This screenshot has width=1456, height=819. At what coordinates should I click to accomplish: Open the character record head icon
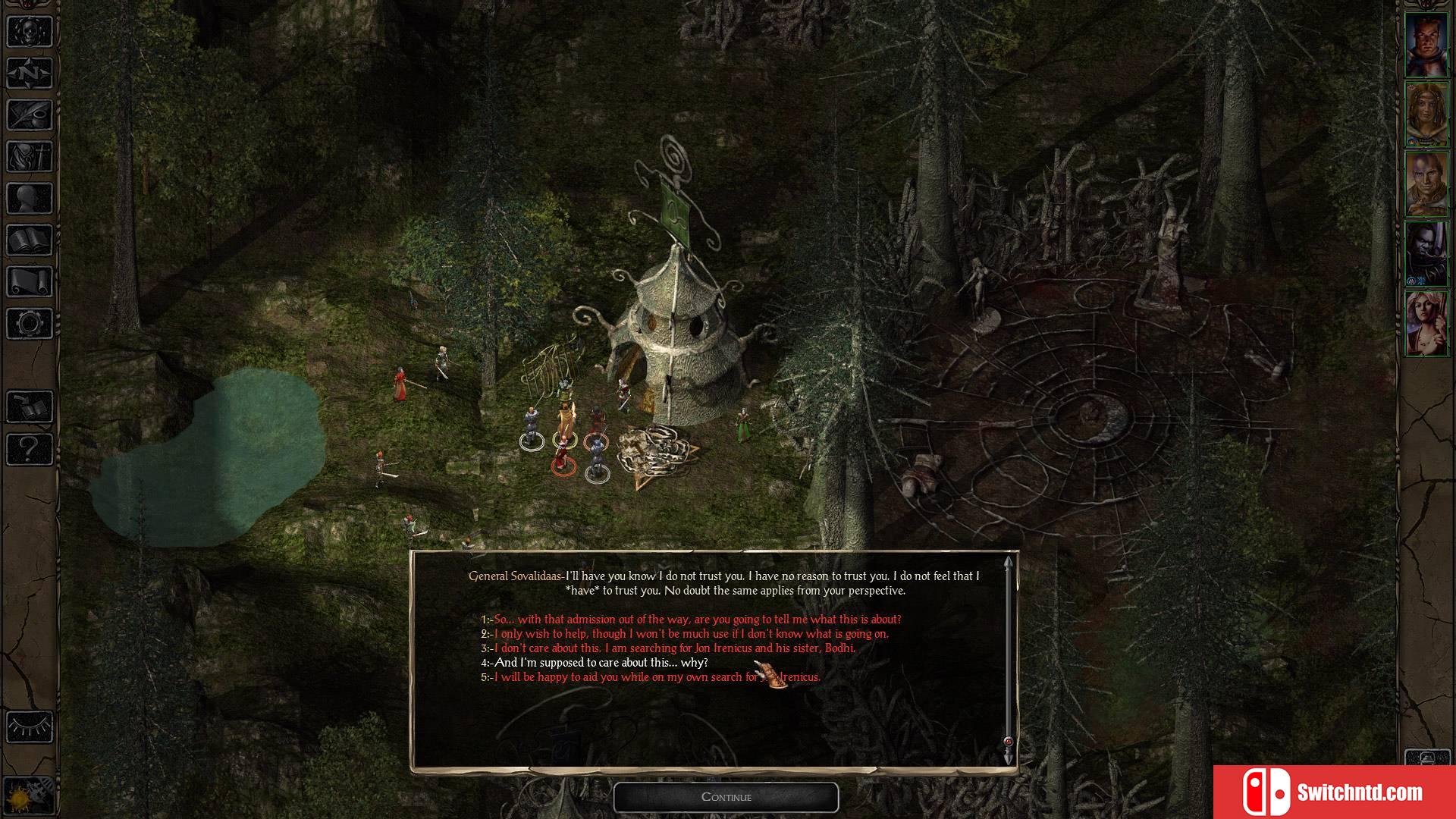pos(30,199)
